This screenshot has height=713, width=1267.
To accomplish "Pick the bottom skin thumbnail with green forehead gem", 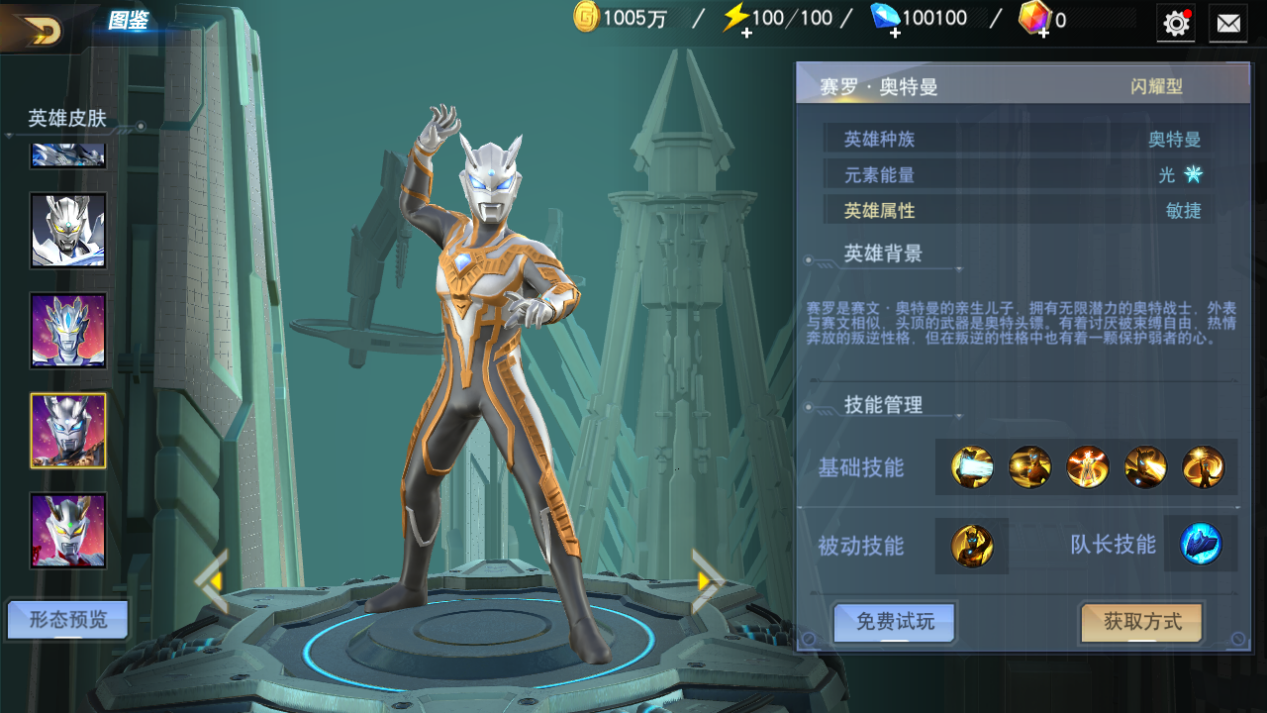I will click(68, 531).
